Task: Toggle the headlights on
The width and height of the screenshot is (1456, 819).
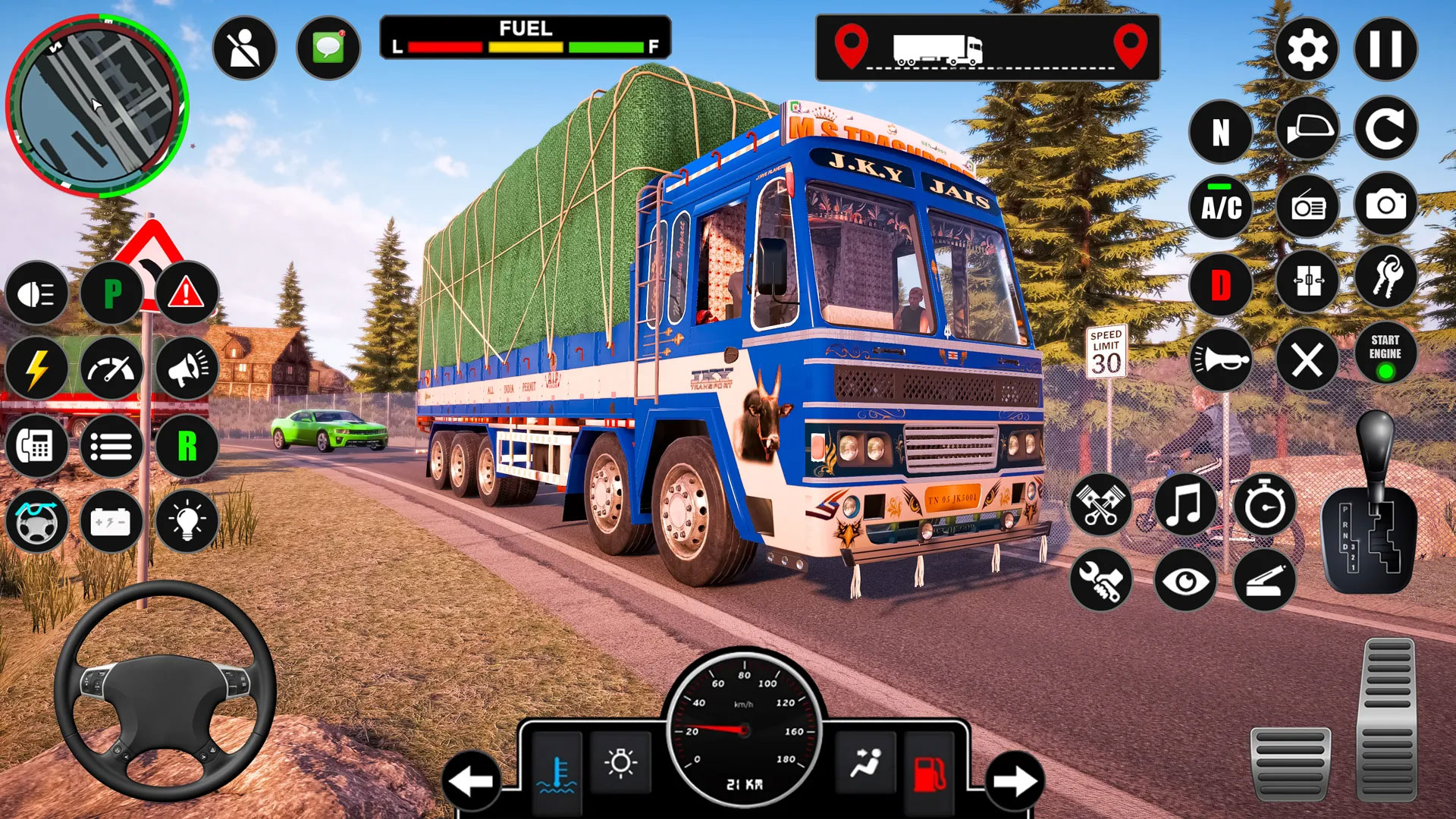Action: [36, 292]
